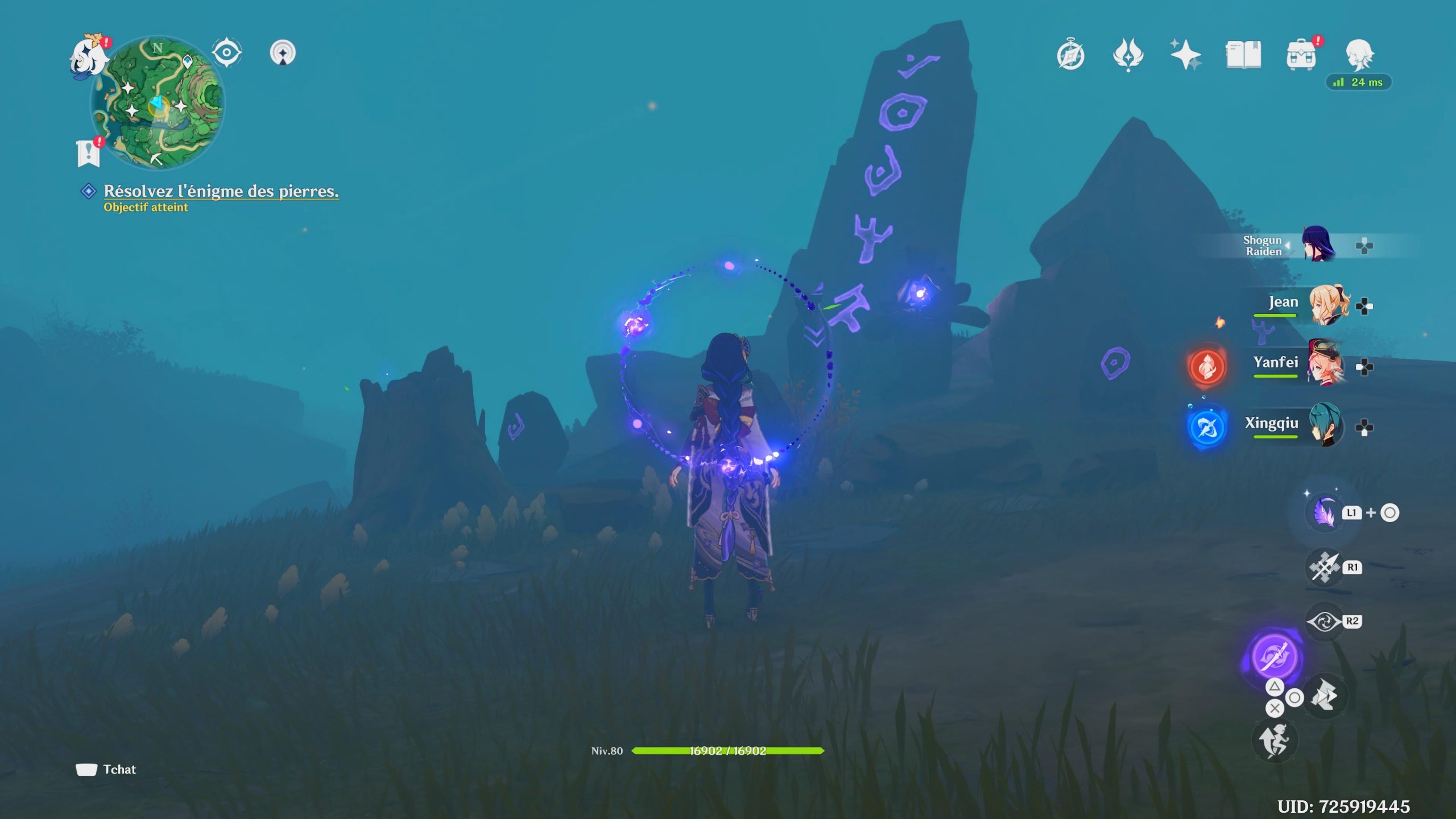Select active character Shogun Raiden
The height and width of the screenshot is (819, 1456).
[x=1317, y=245]
